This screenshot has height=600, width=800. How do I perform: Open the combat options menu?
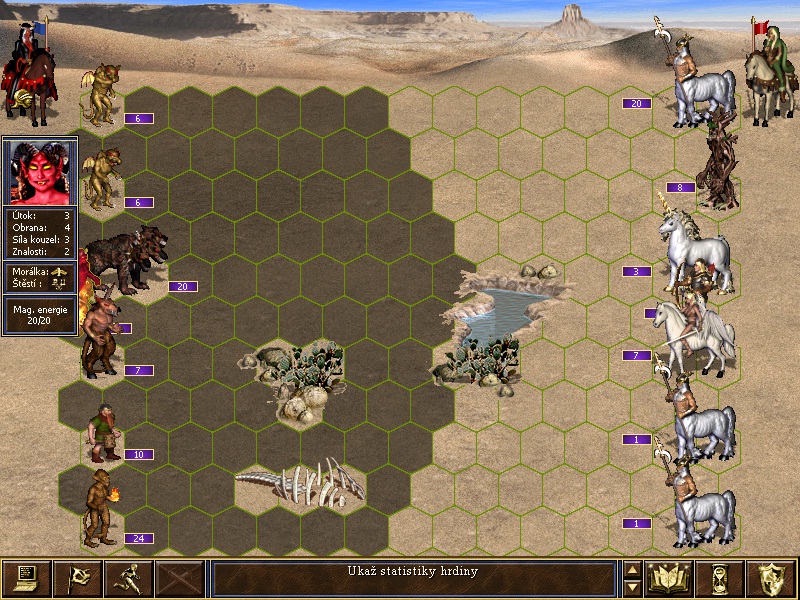26,578
